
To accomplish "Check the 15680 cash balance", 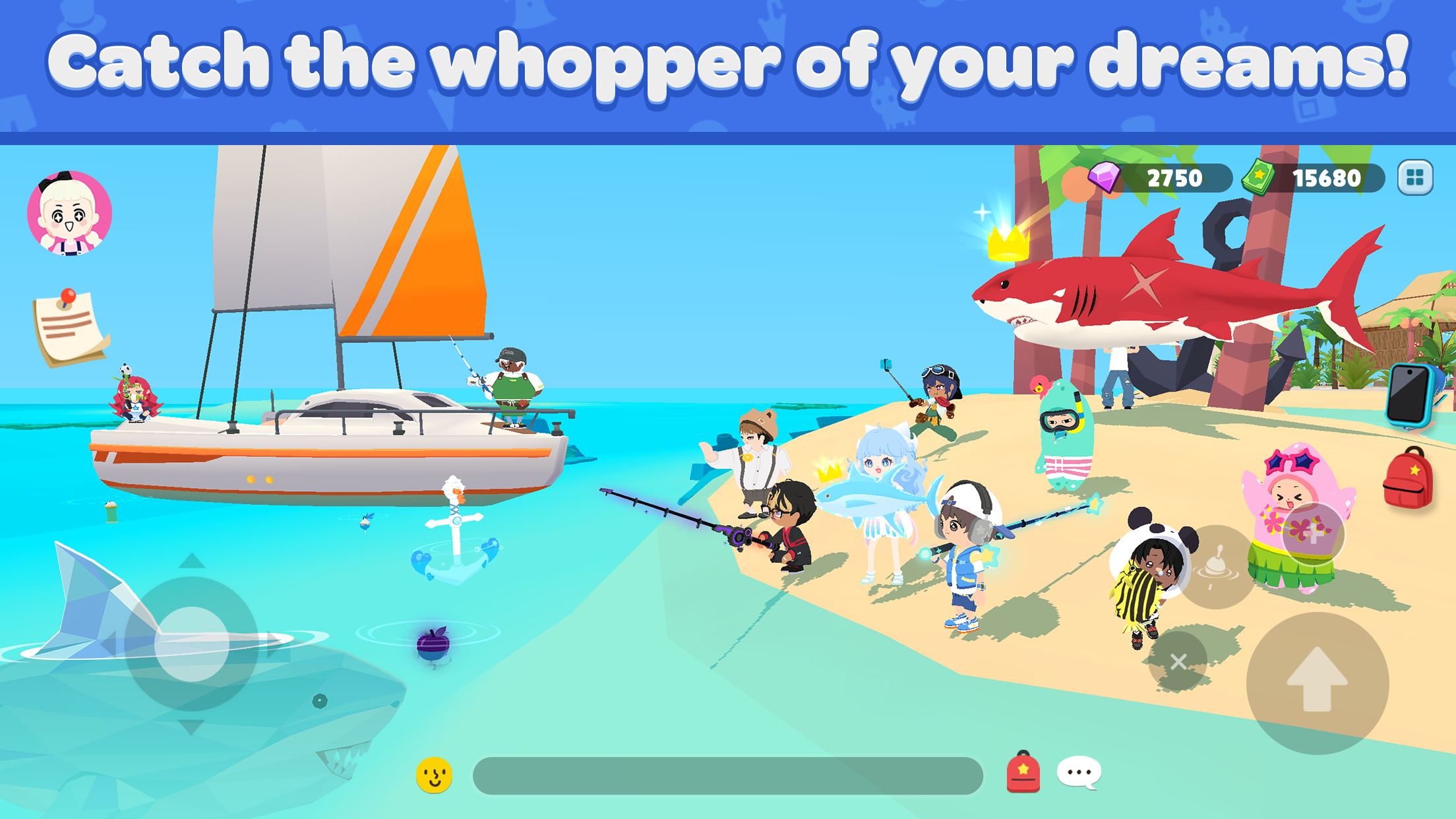I will click(x=1329, y=177).
